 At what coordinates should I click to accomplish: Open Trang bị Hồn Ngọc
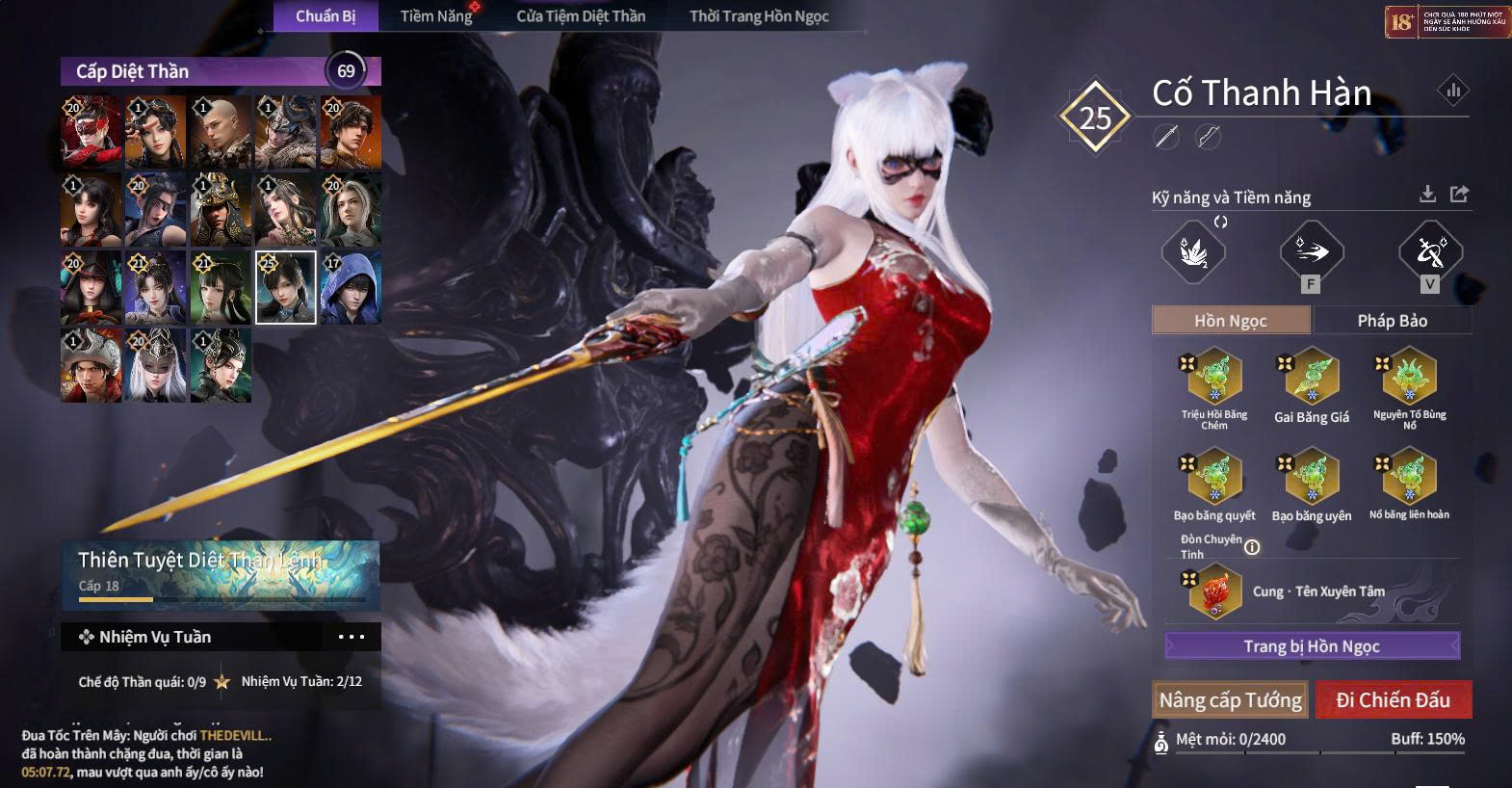click(1312, 646)
